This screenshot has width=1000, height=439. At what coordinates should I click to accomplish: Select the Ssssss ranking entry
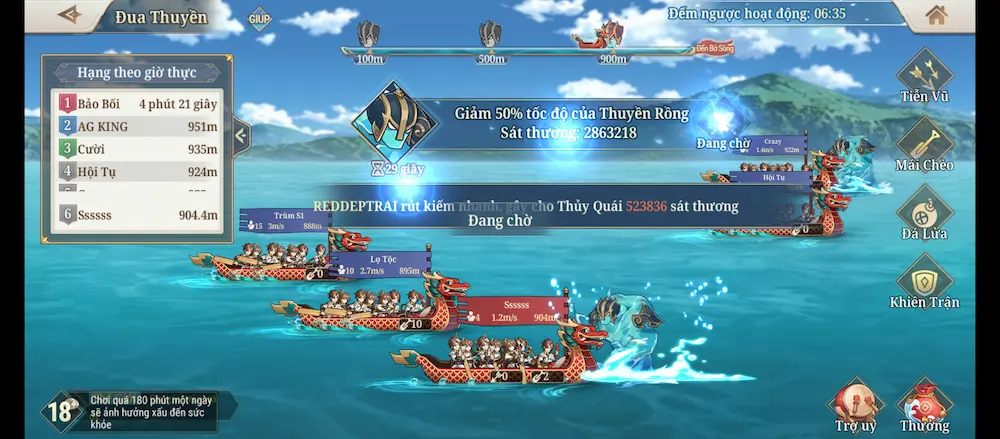tap(138, 214)
